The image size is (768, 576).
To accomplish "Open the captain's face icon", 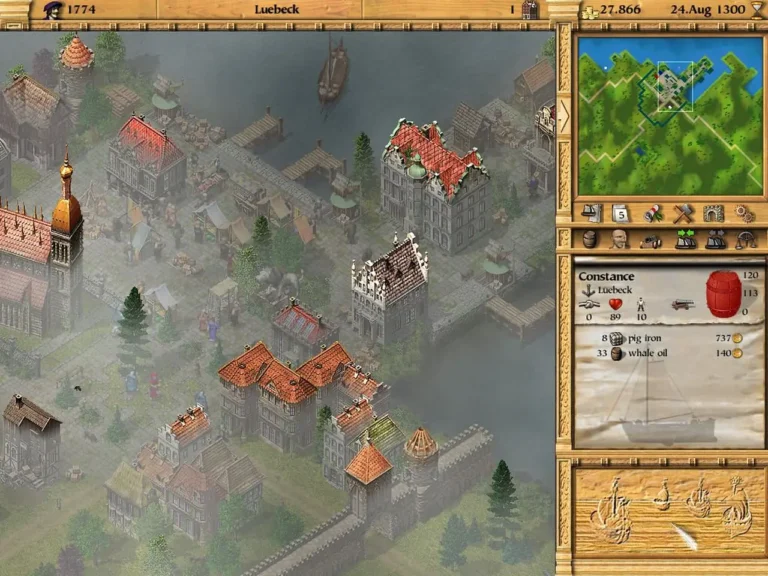I will point(620,240).
